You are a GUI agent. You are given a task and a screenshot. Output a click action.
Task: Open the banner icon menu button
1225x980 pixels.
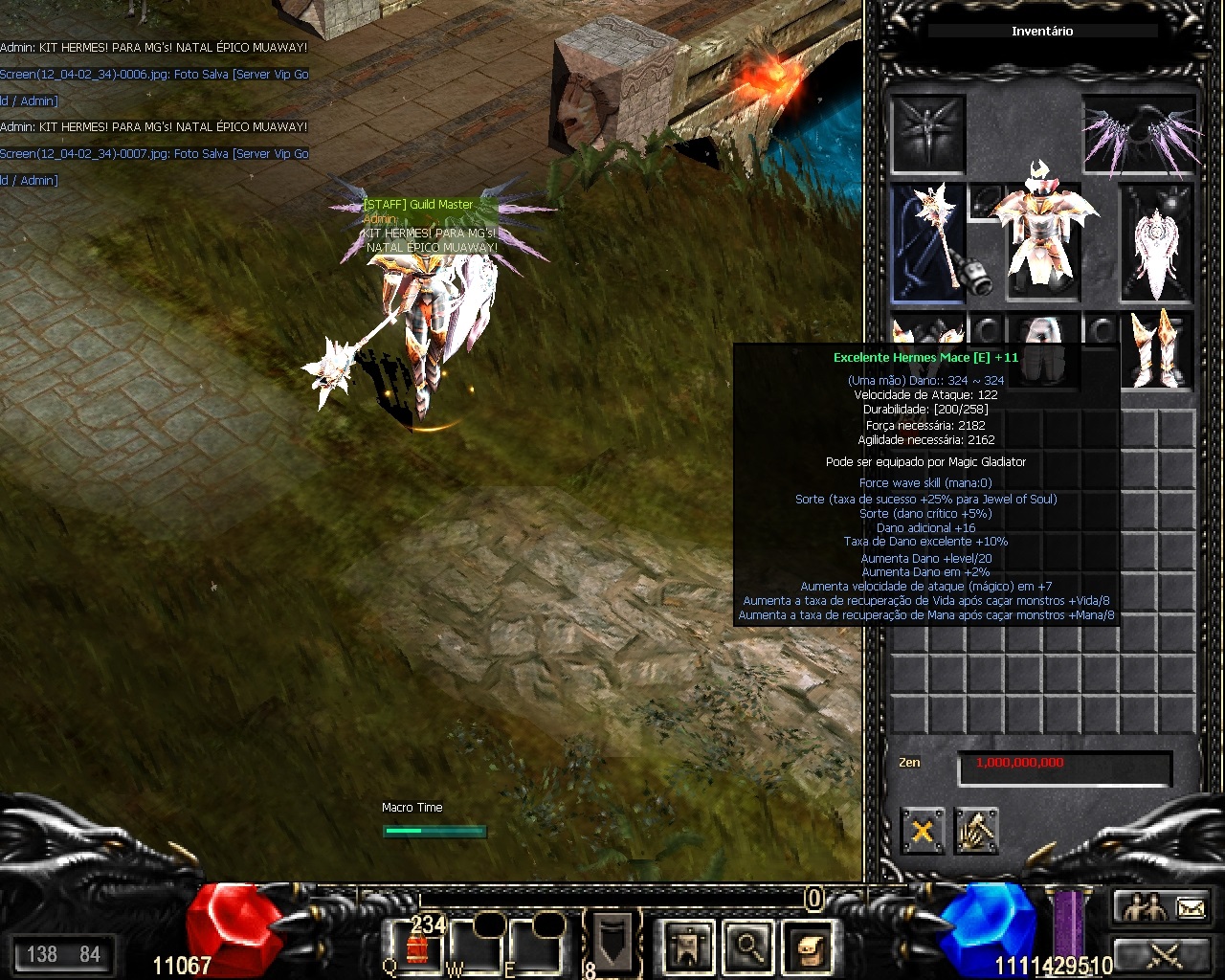coord(688,946)
